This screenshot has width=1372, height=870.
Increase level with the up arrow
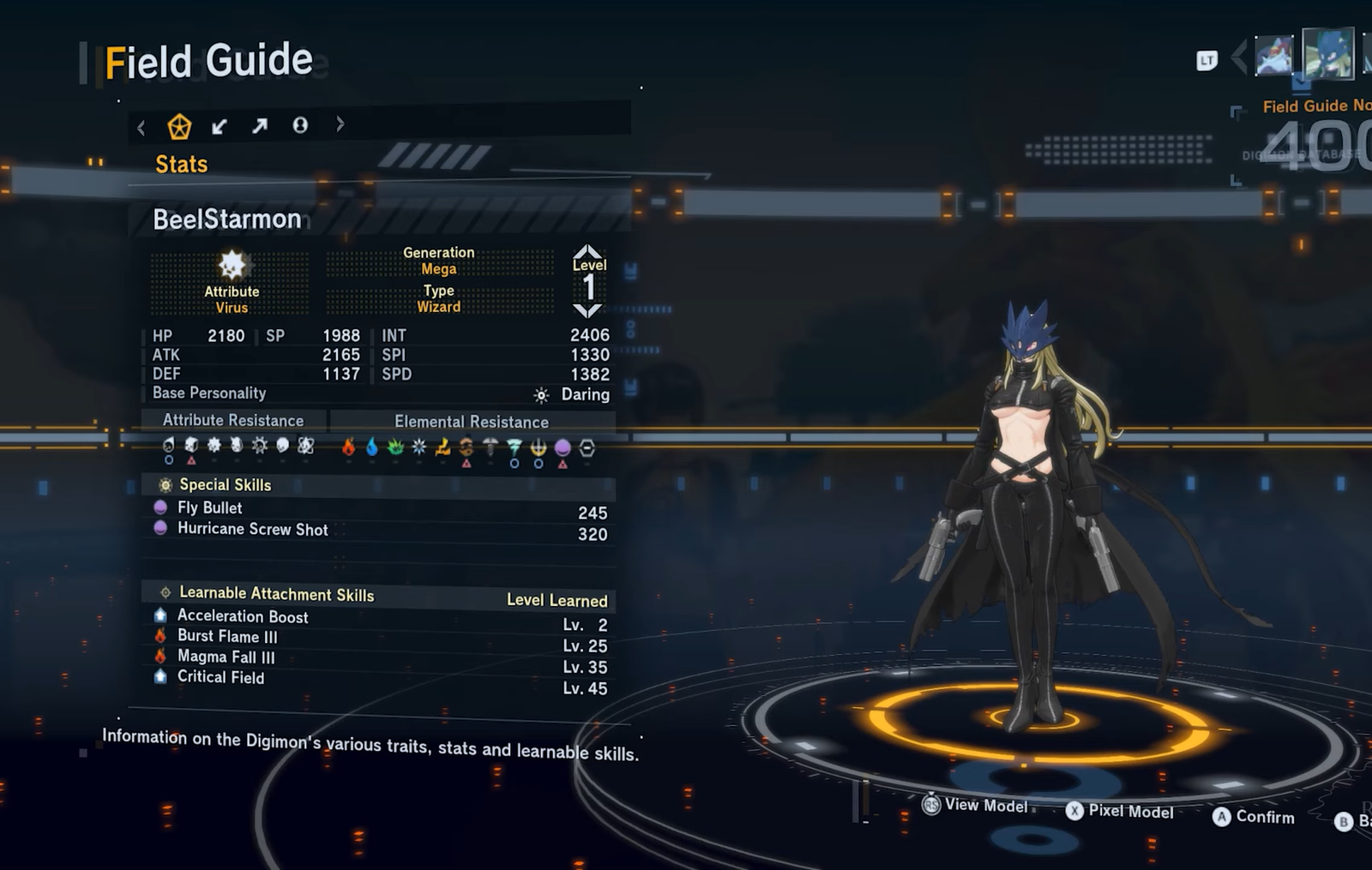click(x=588, y=252)
